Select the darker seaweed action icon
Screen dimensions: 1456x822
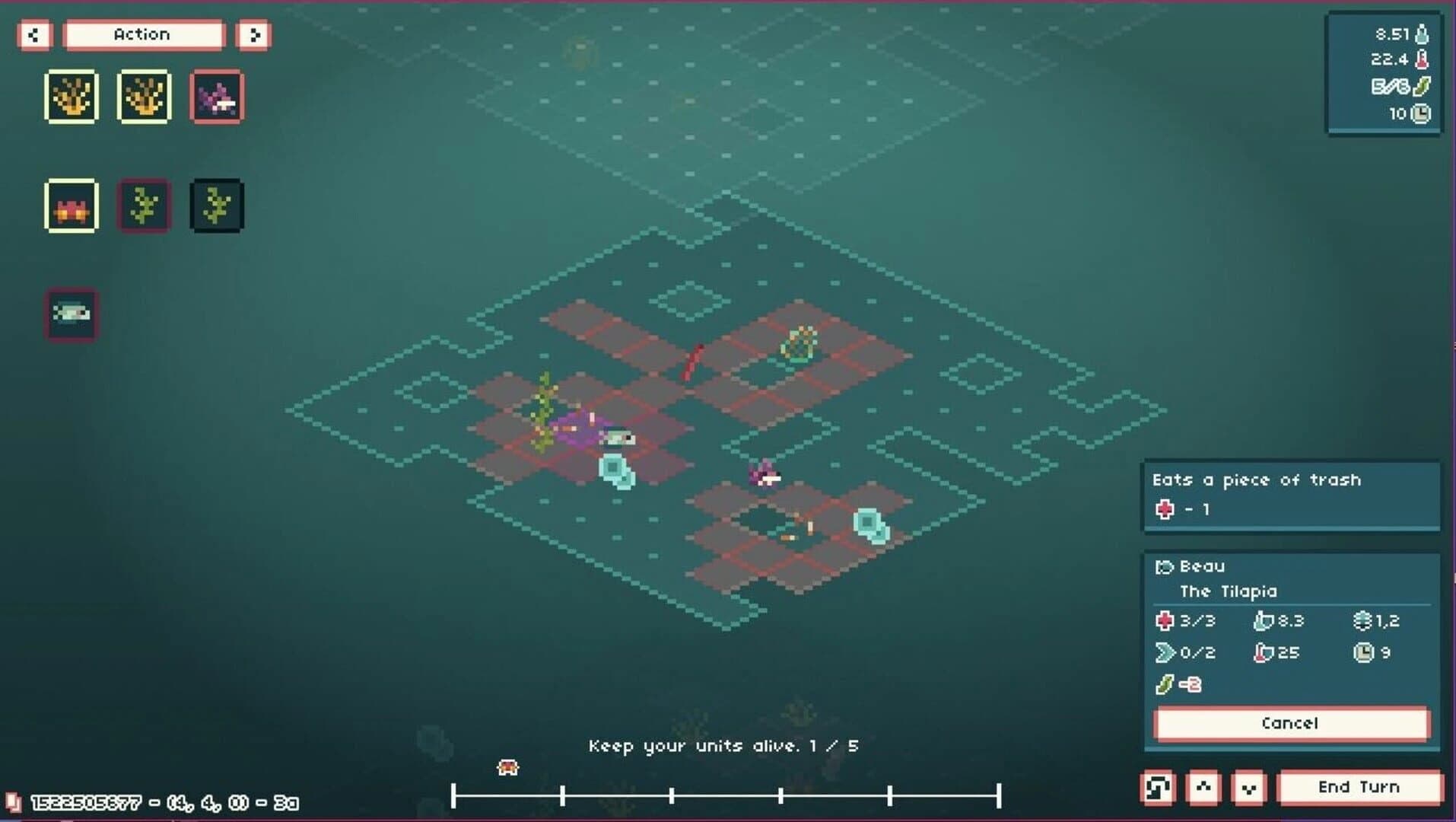(x=216, y=205)
